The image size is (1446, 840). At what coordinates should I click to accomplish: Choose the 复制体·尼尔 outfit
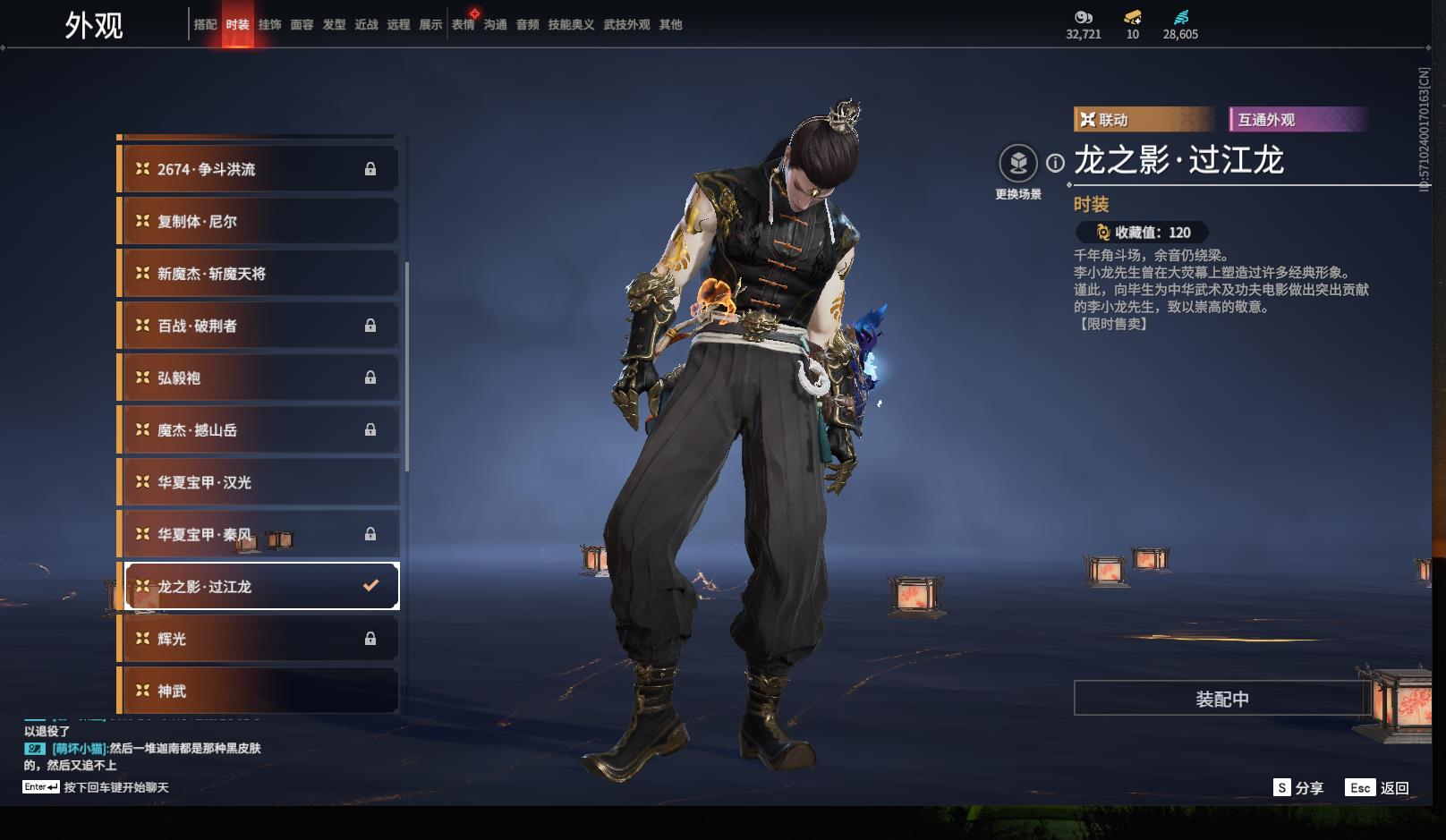point(259,221)
